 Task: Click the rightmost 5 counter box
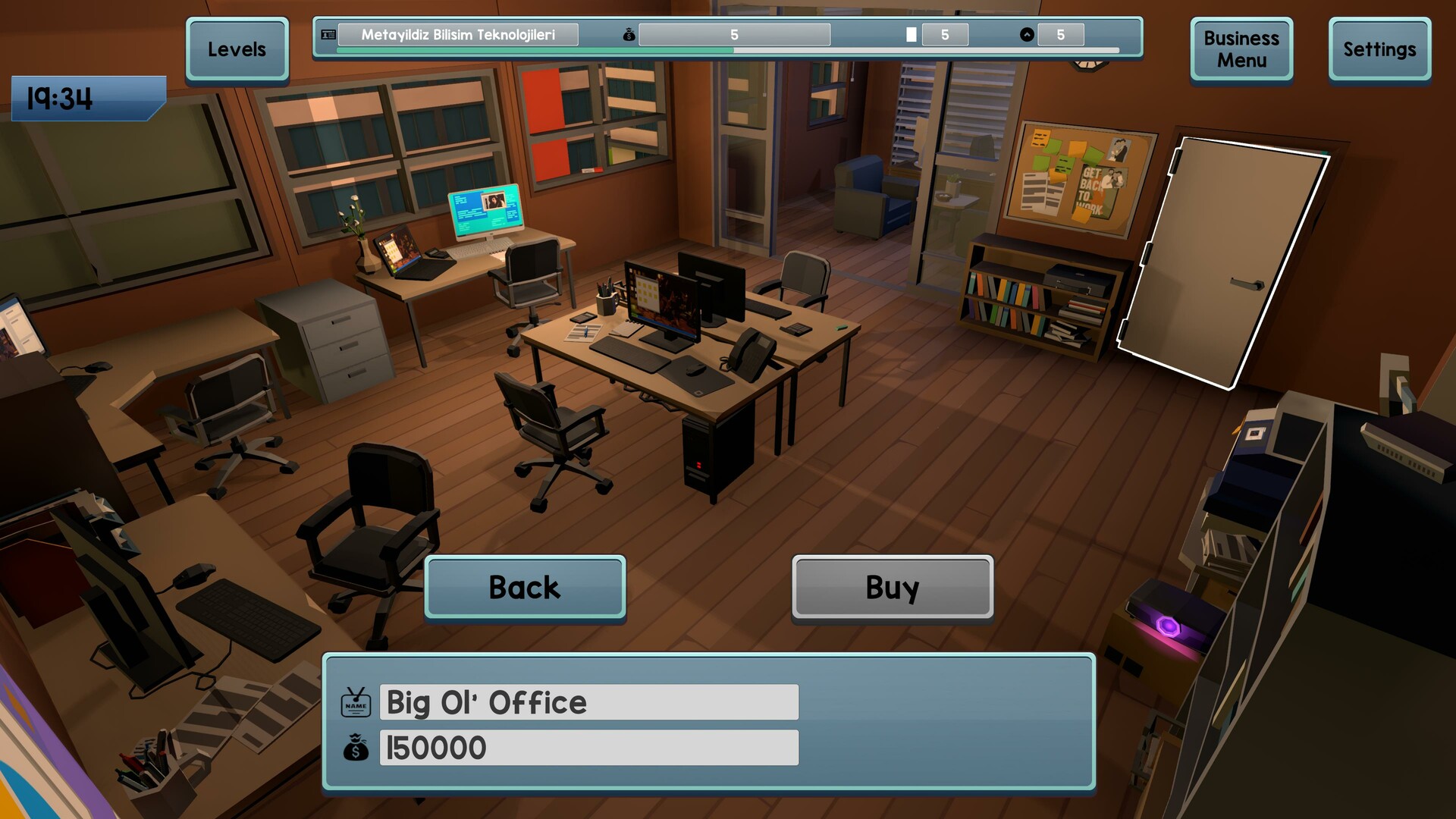point(1061,33)
